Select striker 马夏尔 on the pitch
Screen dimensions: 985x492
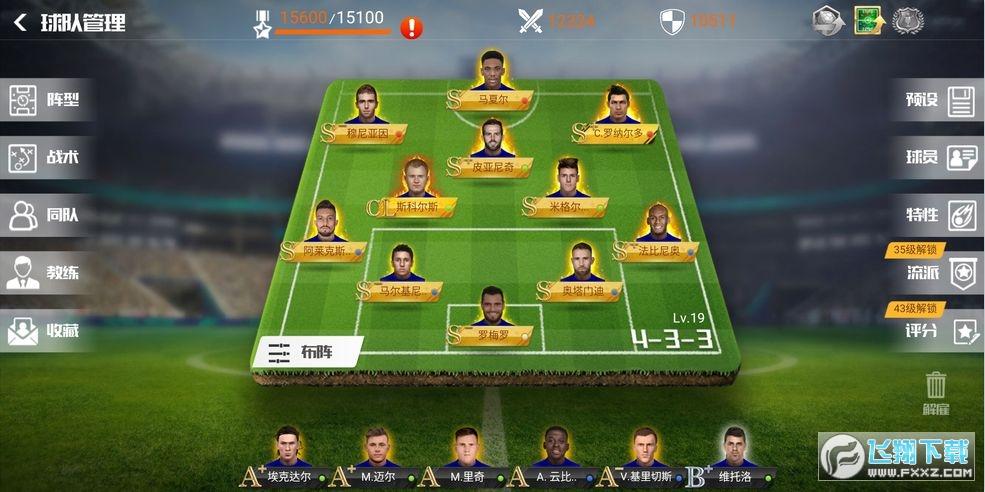coord(489,80)
